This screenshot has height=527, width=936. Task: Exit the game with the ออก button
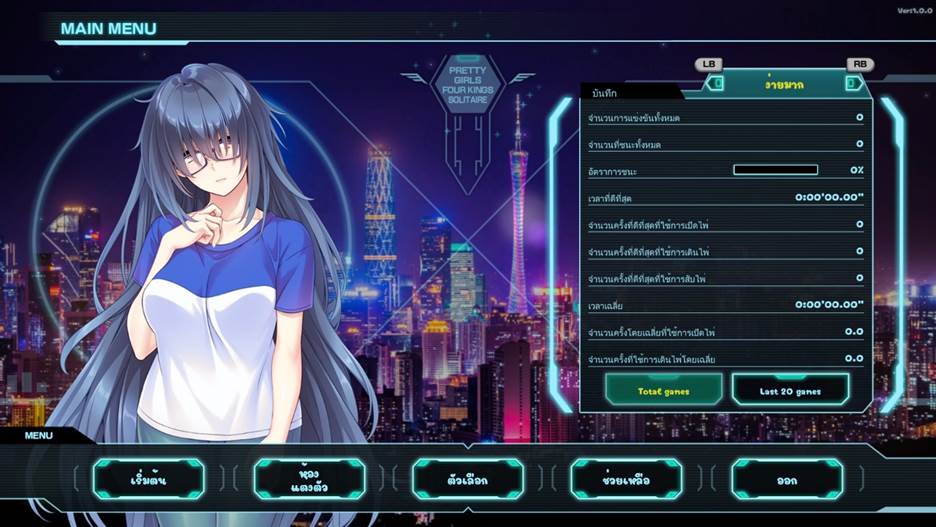tap(786, 479)
